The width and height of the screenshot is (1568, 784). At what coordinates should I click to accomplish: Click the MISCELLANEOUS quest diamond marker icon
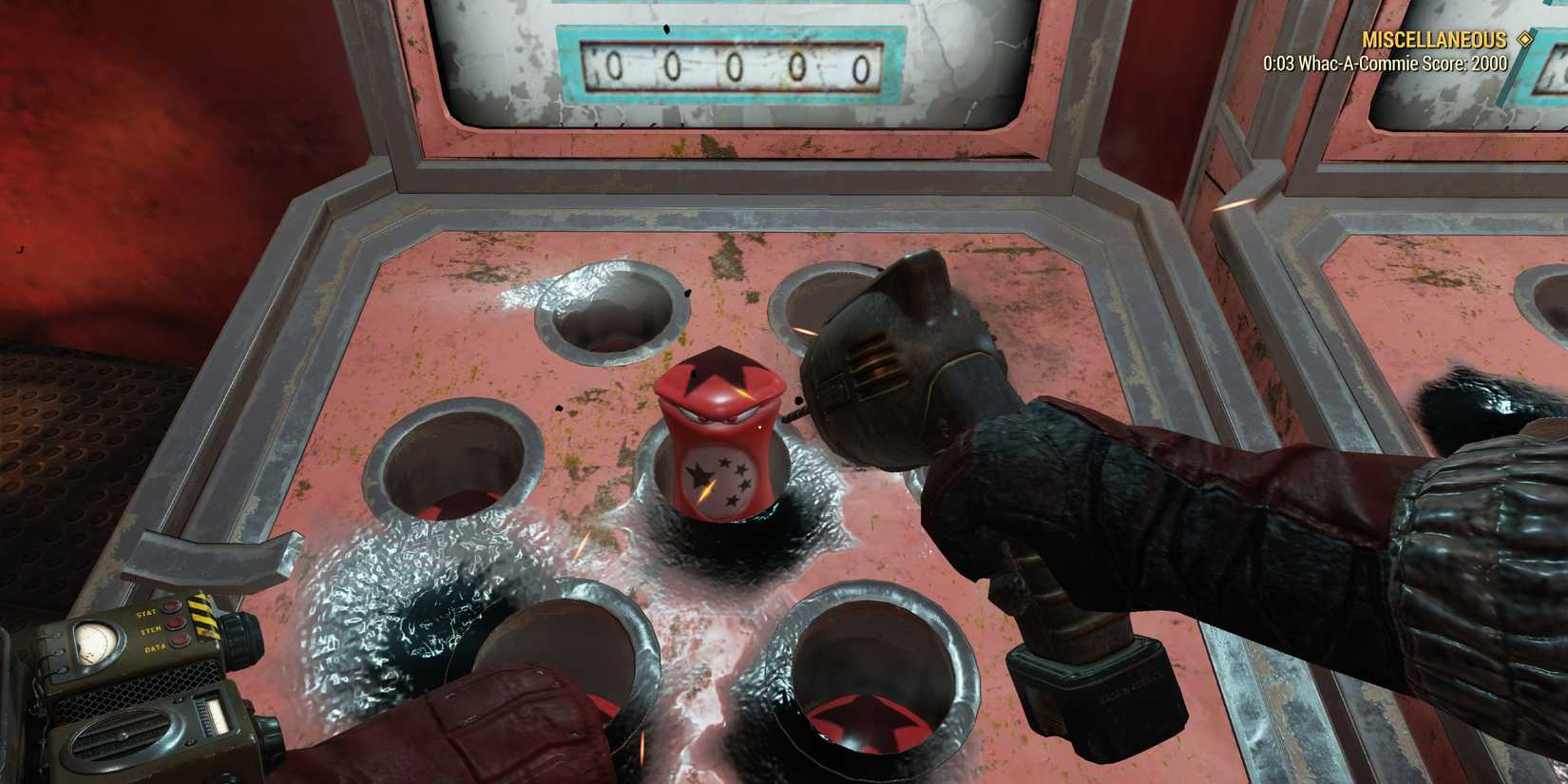point(1526,40)
